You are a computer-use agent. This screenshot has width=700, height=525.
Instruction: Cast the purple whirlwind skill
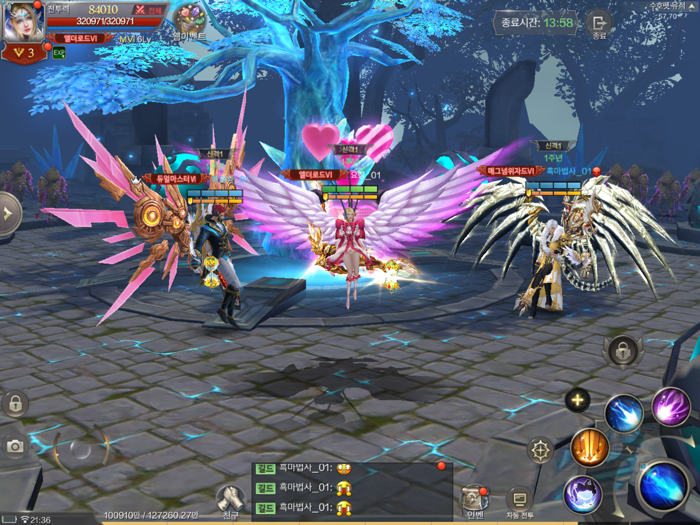click(582, 494)
